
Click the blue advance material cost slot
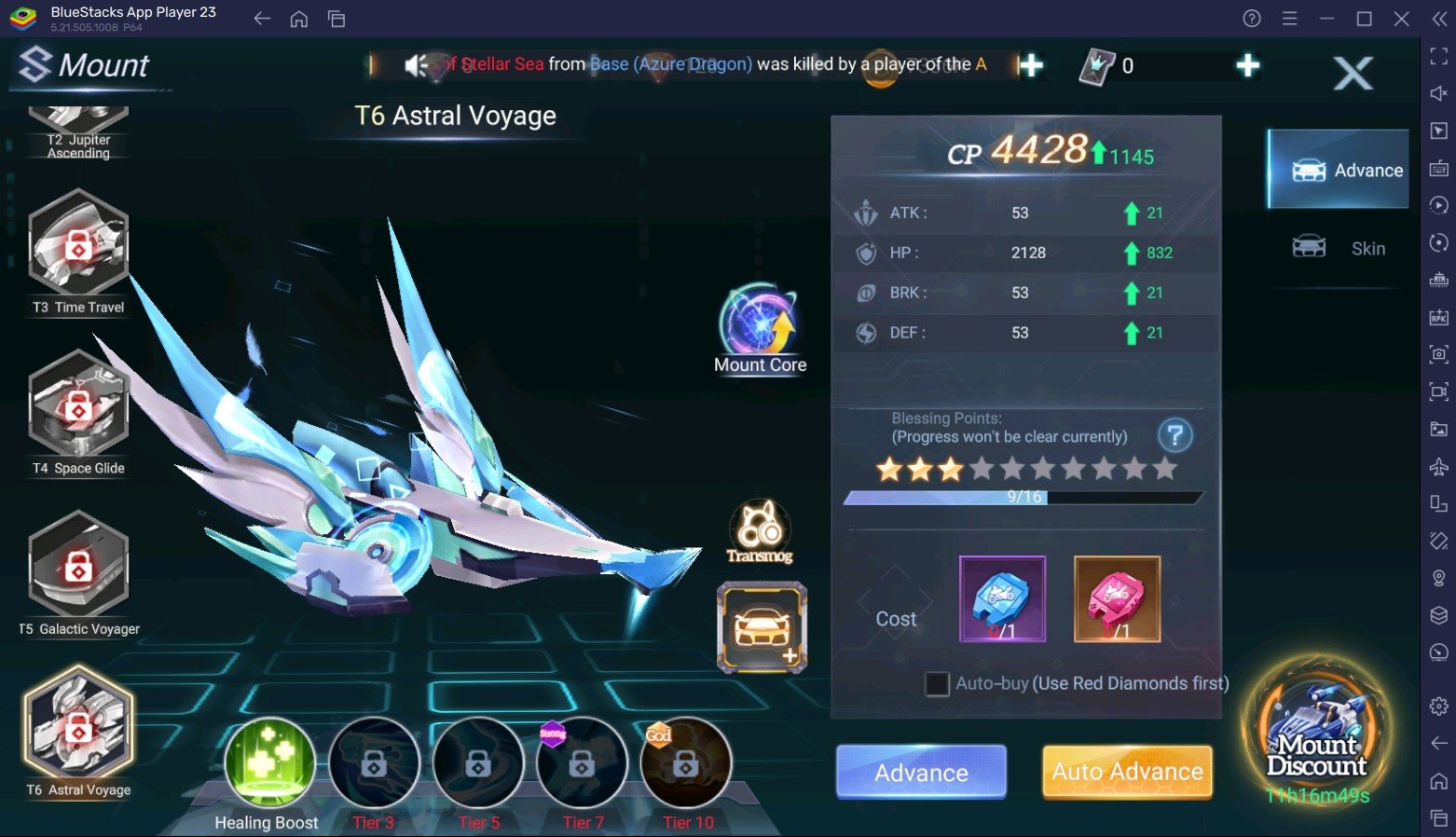1002,599
